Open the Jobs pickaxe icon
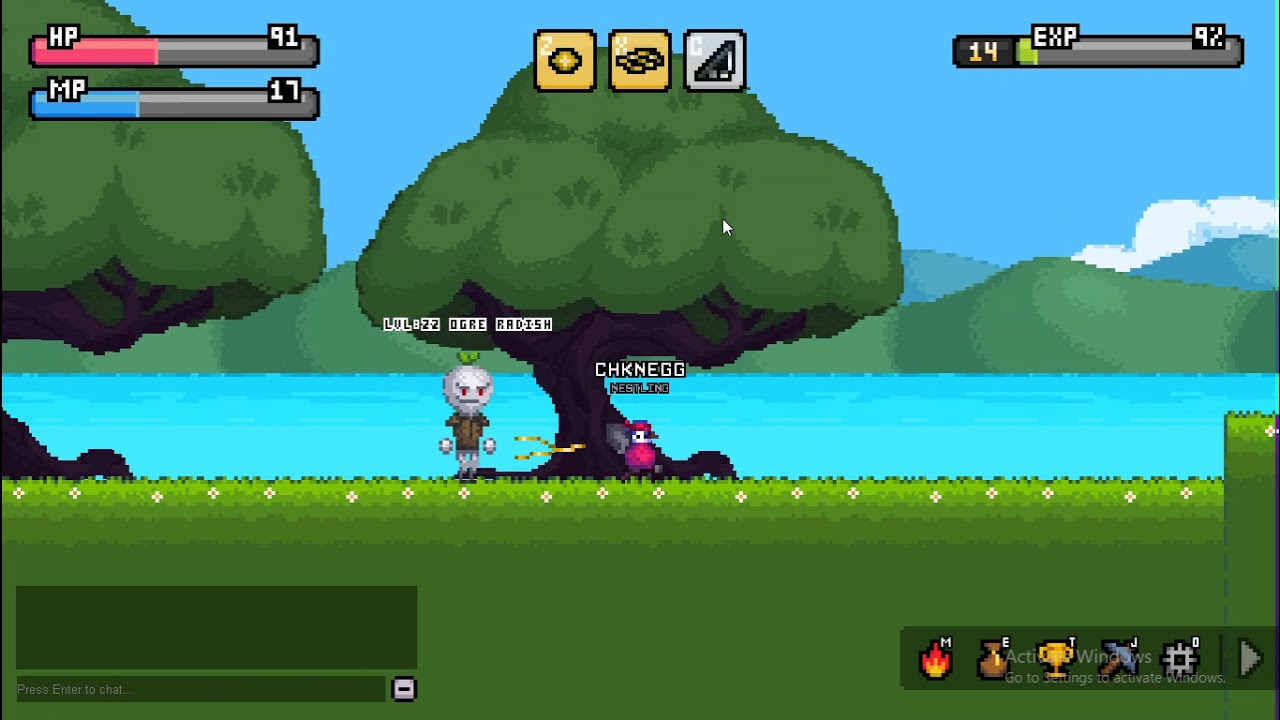 coord(1118,657)
